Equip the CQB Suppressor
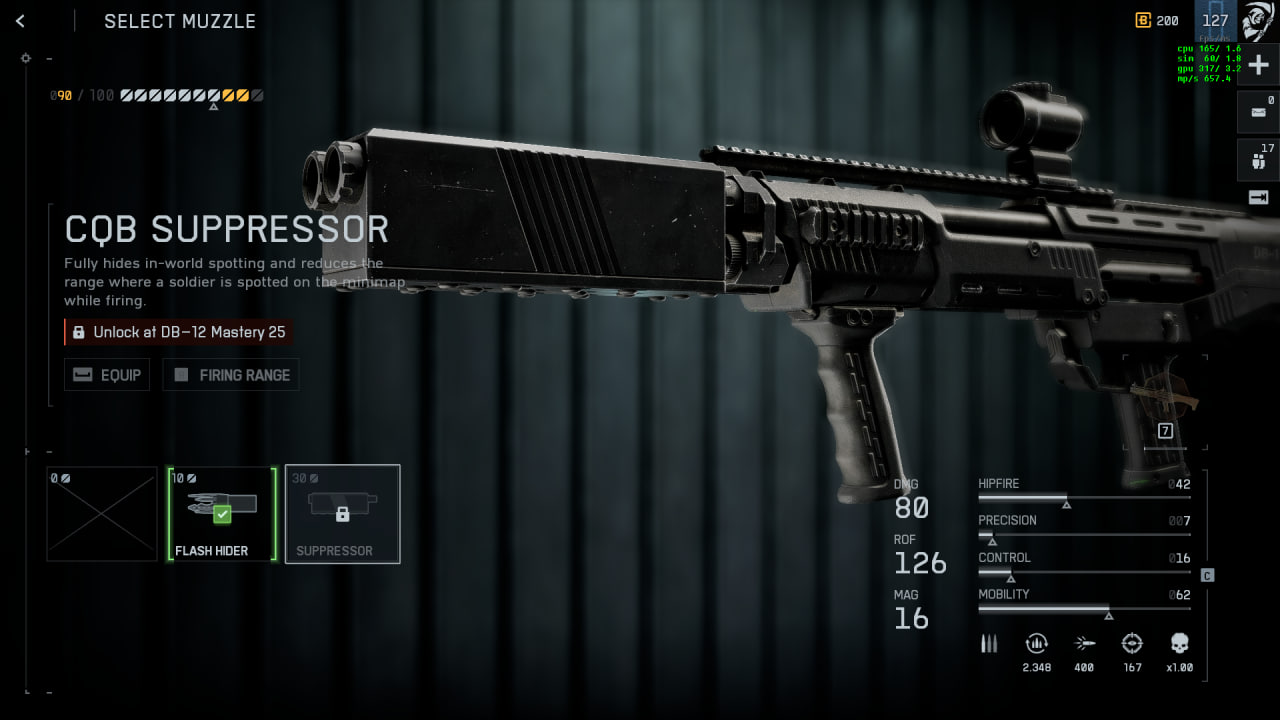Viewport: 1280px width, 720px height. point(107,375)
